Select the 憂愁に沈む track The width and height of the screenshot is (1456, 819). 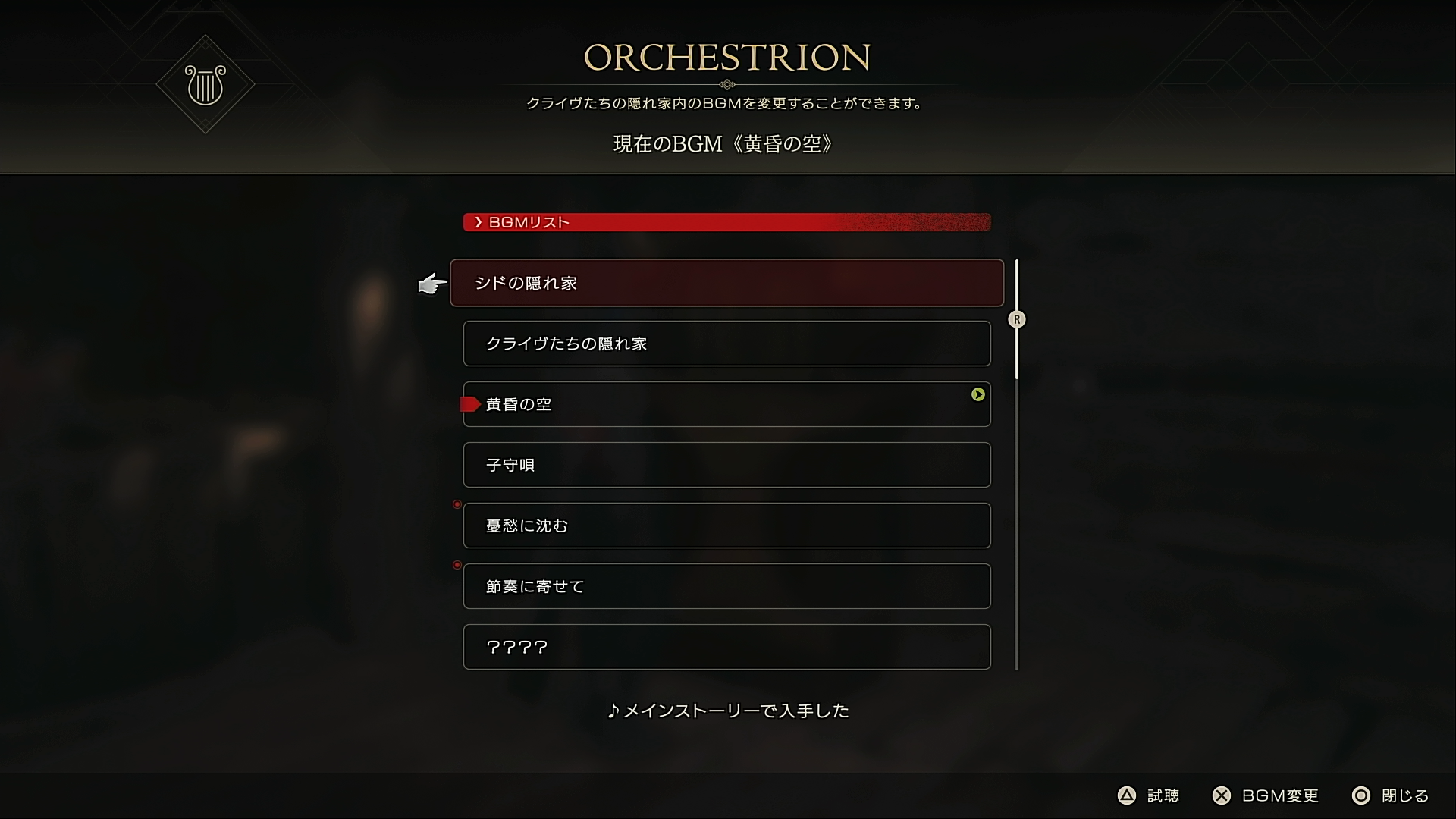(x=726, y=526)
